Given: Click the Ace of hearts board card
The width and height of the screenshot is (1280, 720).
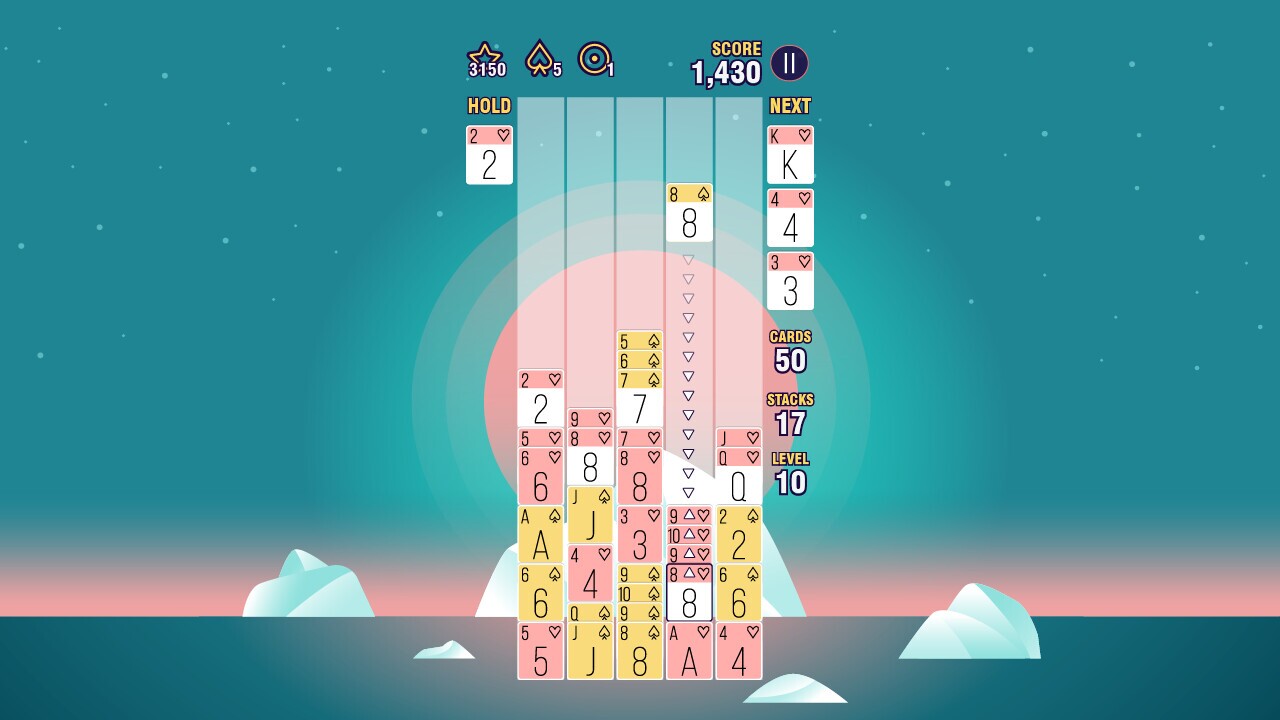Looking at the screenshot, I should pos(689,651).
